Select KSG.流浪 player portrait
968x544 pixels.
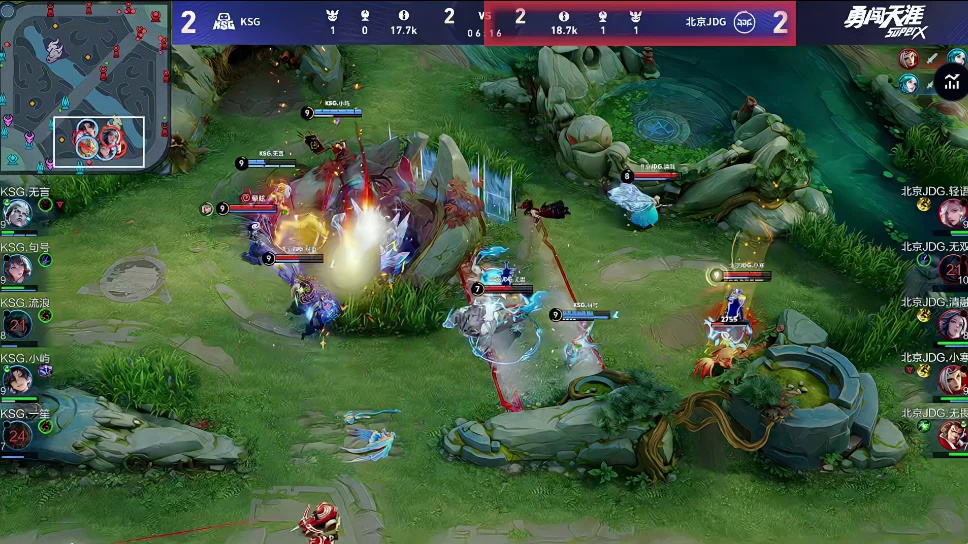point(17,325)
